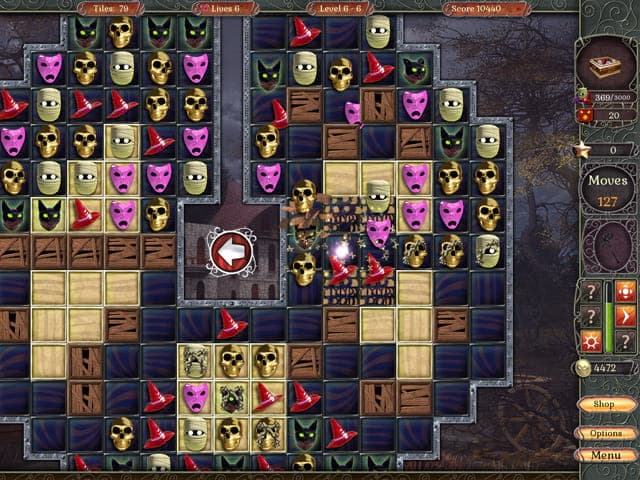Open the Shop
This screenshot has height=480, width=640.
605,404
